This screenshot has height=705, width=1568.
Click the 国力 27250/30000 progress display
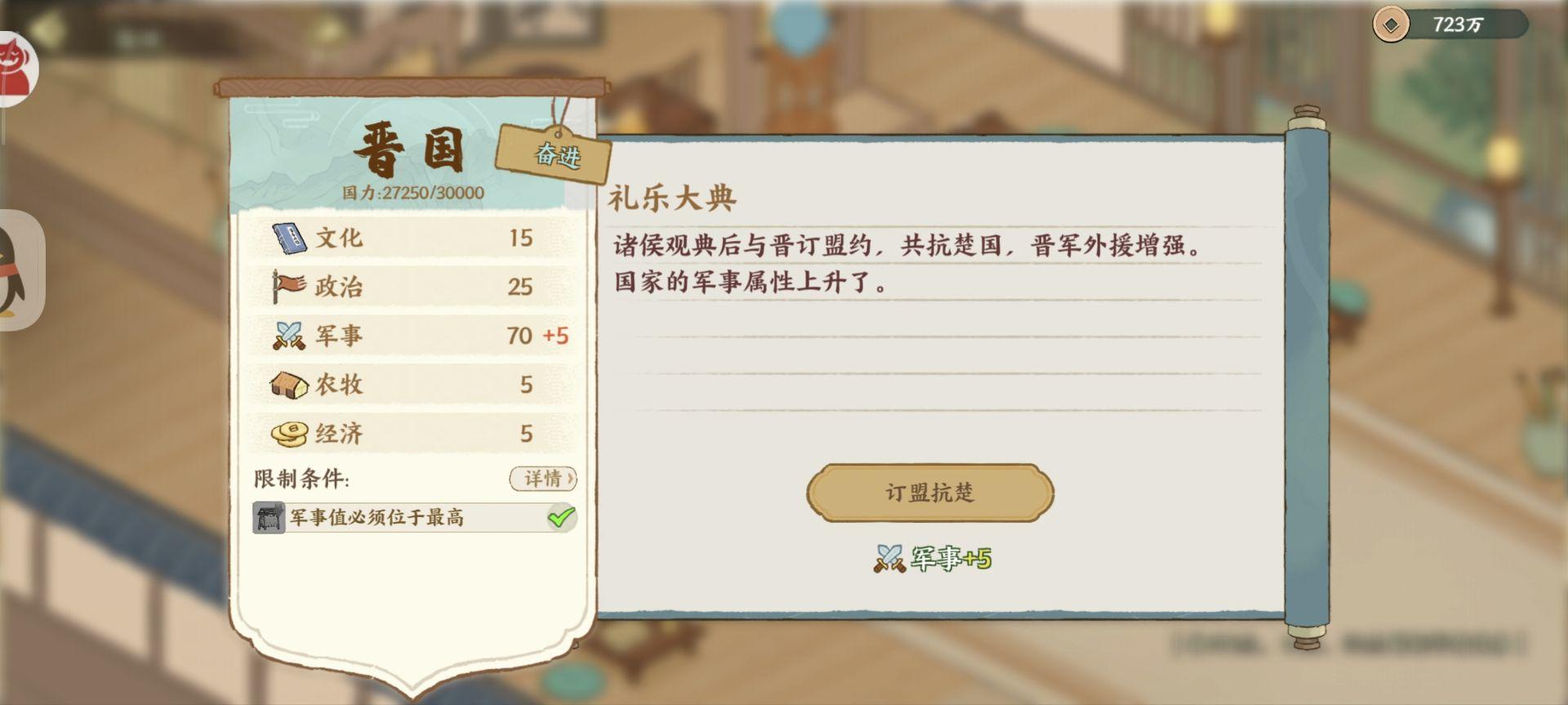pyautogui.click(x=411, y=194)
